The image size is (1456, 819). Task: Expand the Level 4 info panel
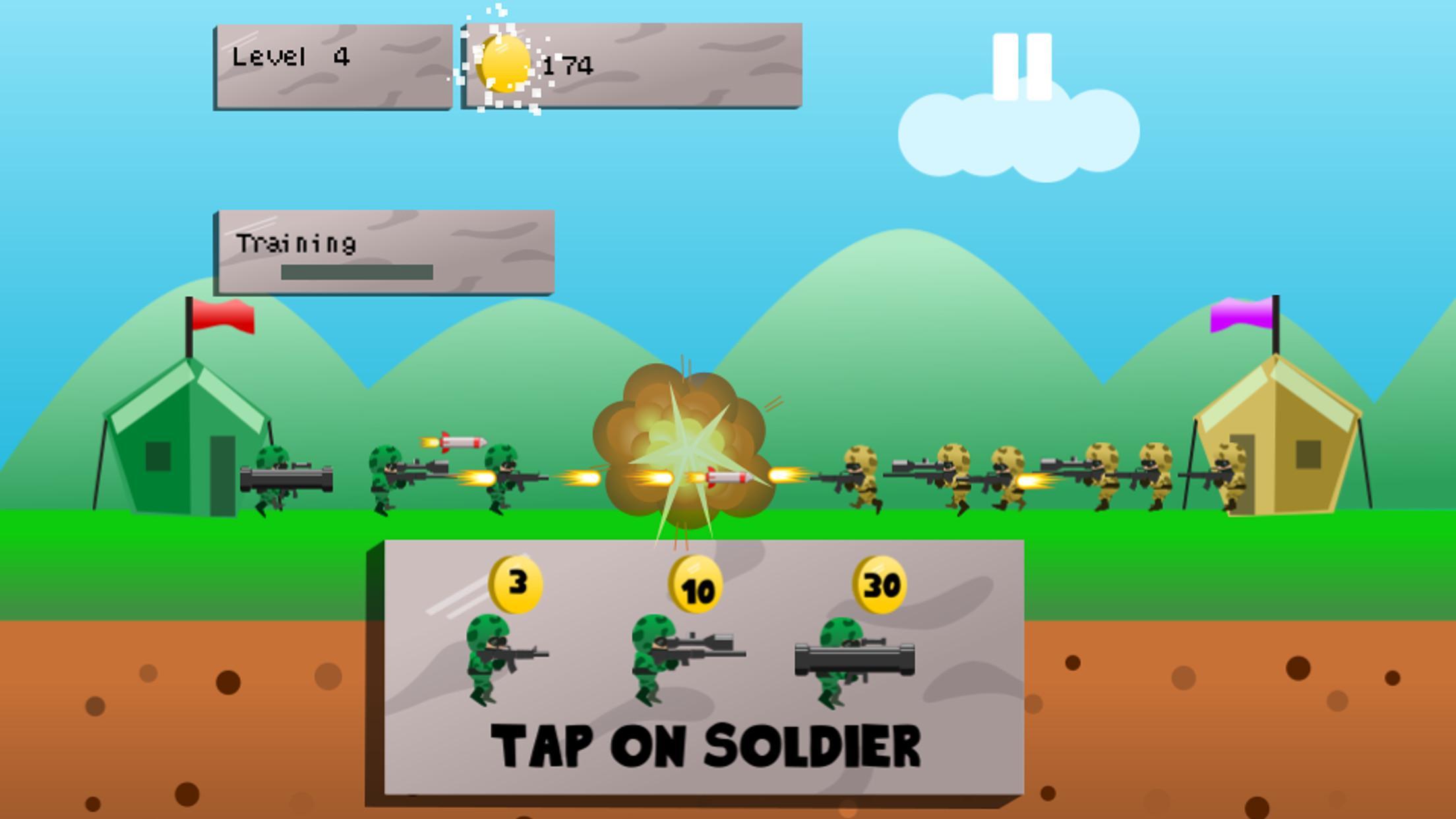coord(333,66)
